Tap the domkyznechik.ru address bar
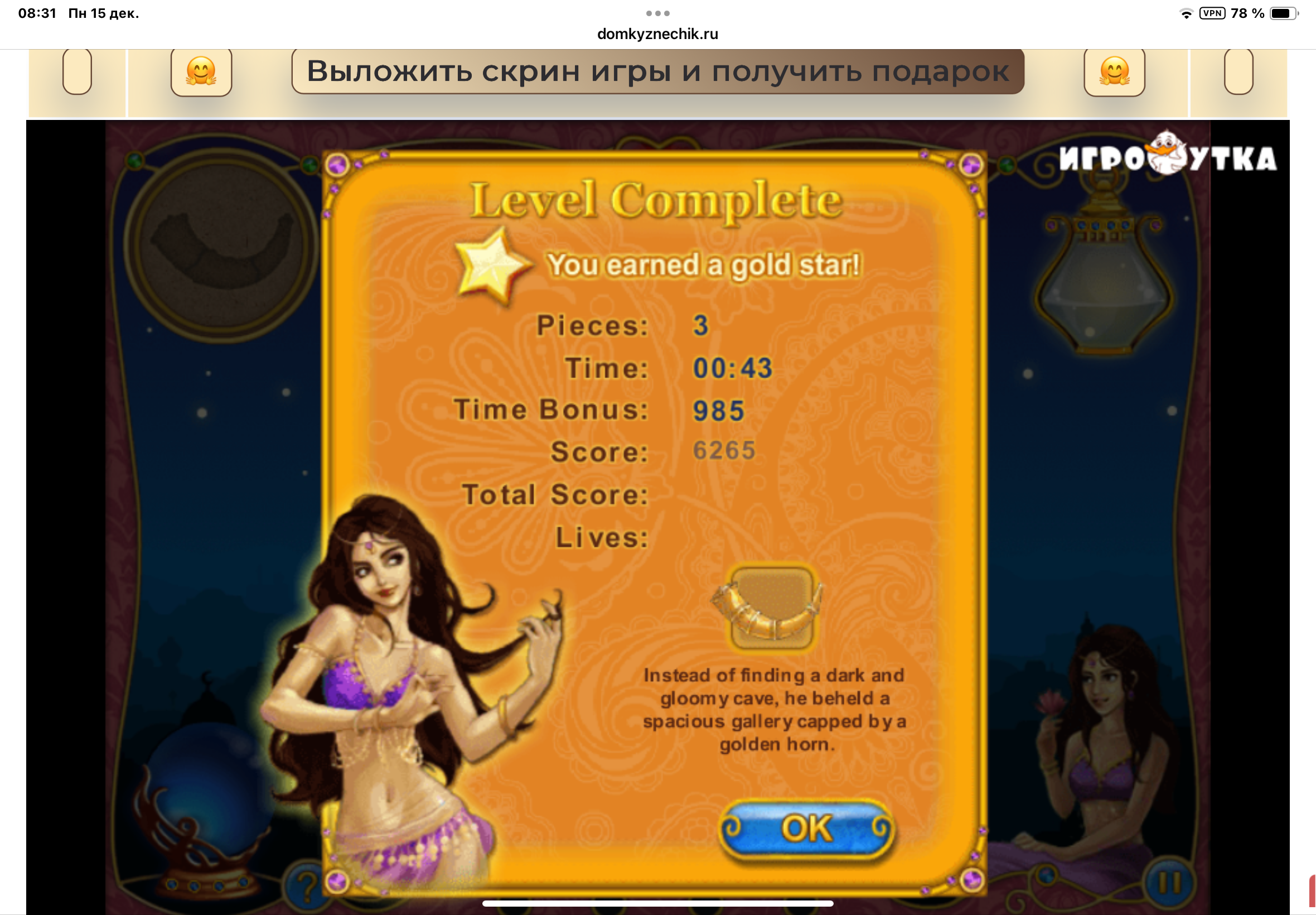Image resolution: width=1316 pixels, height=915 pixels. tap(656, 35)
